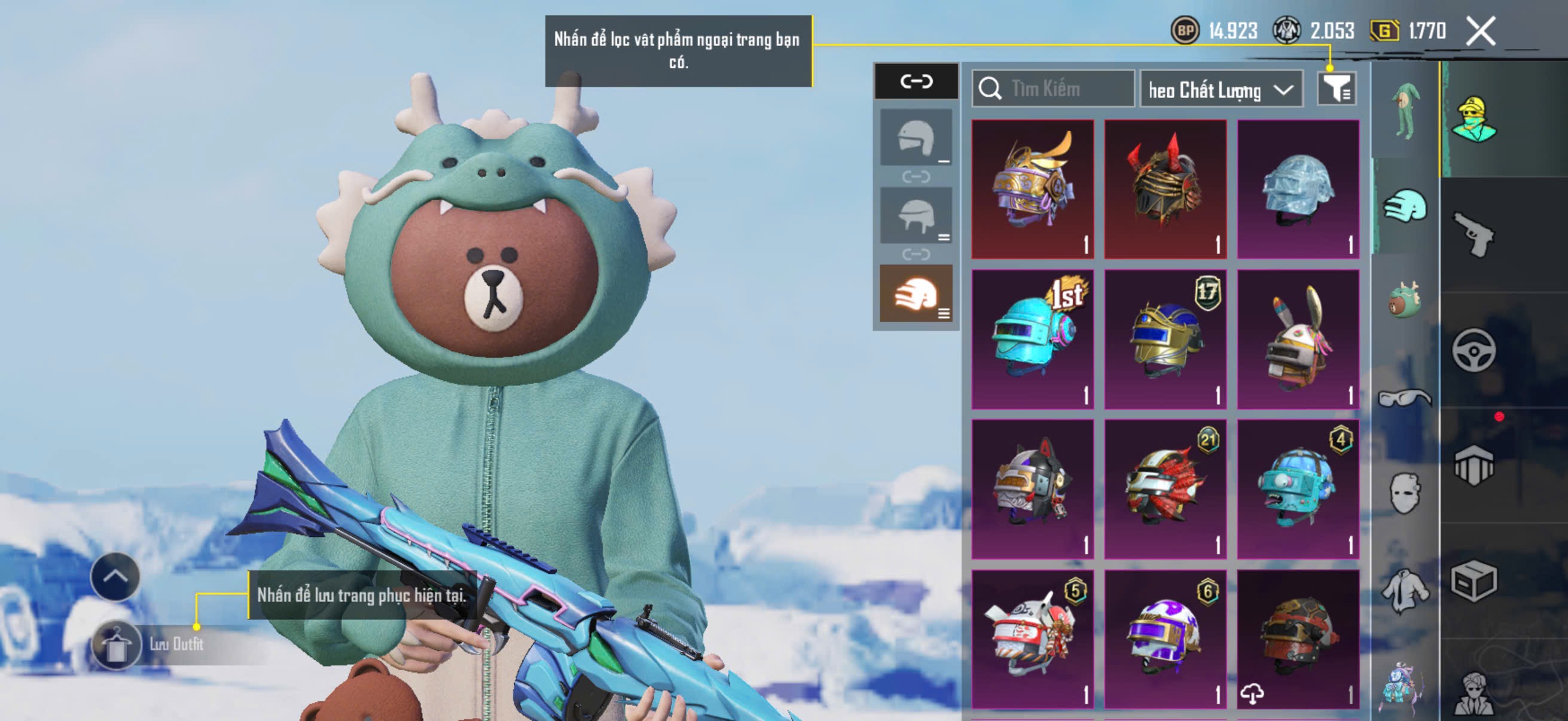Viewport: 1568px width, 721px height.
Task: Choose the red horned demon helmet
Action: click(x=1165, y=188)
